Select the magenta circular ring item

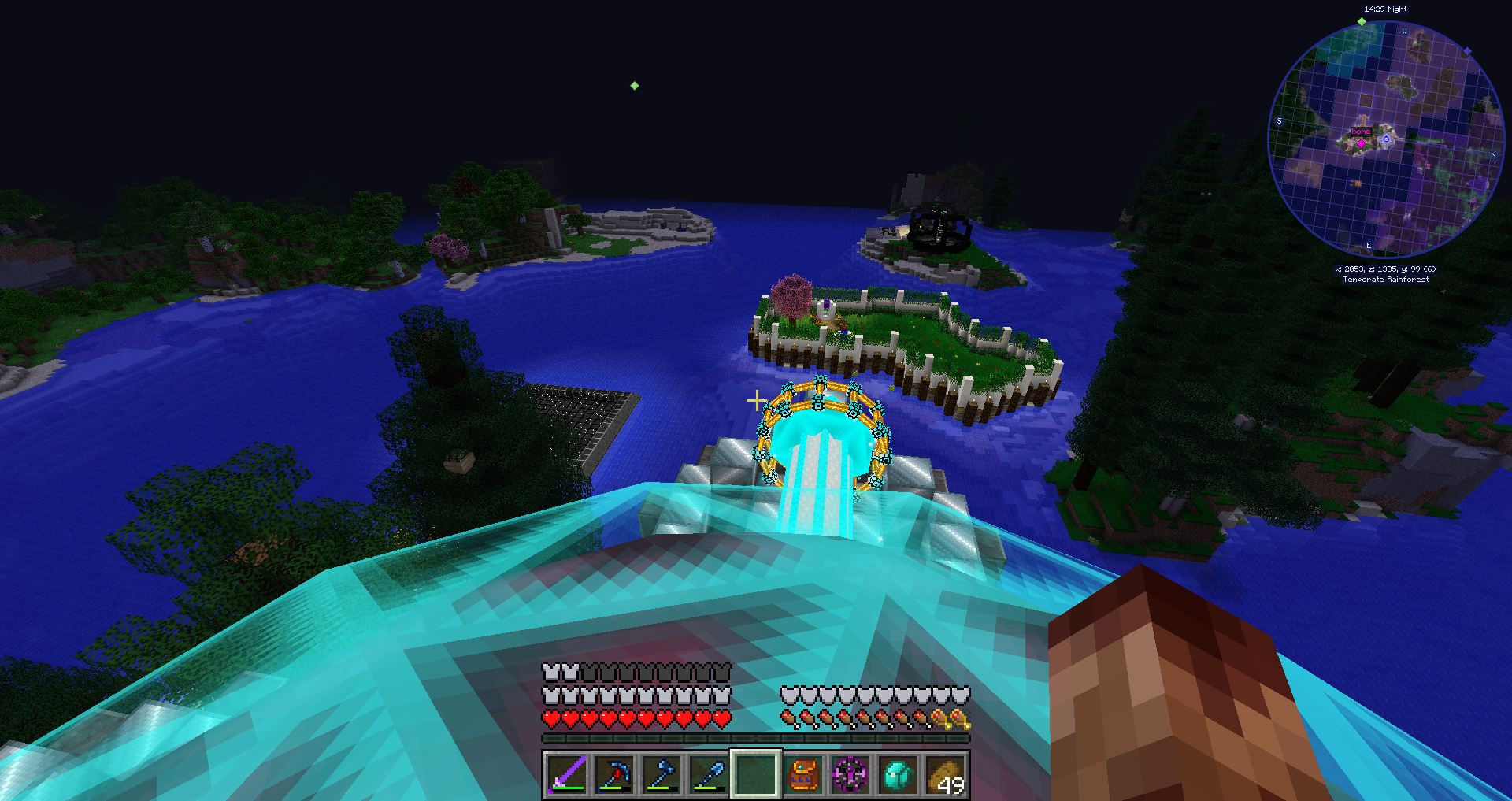tap(850, 774)
